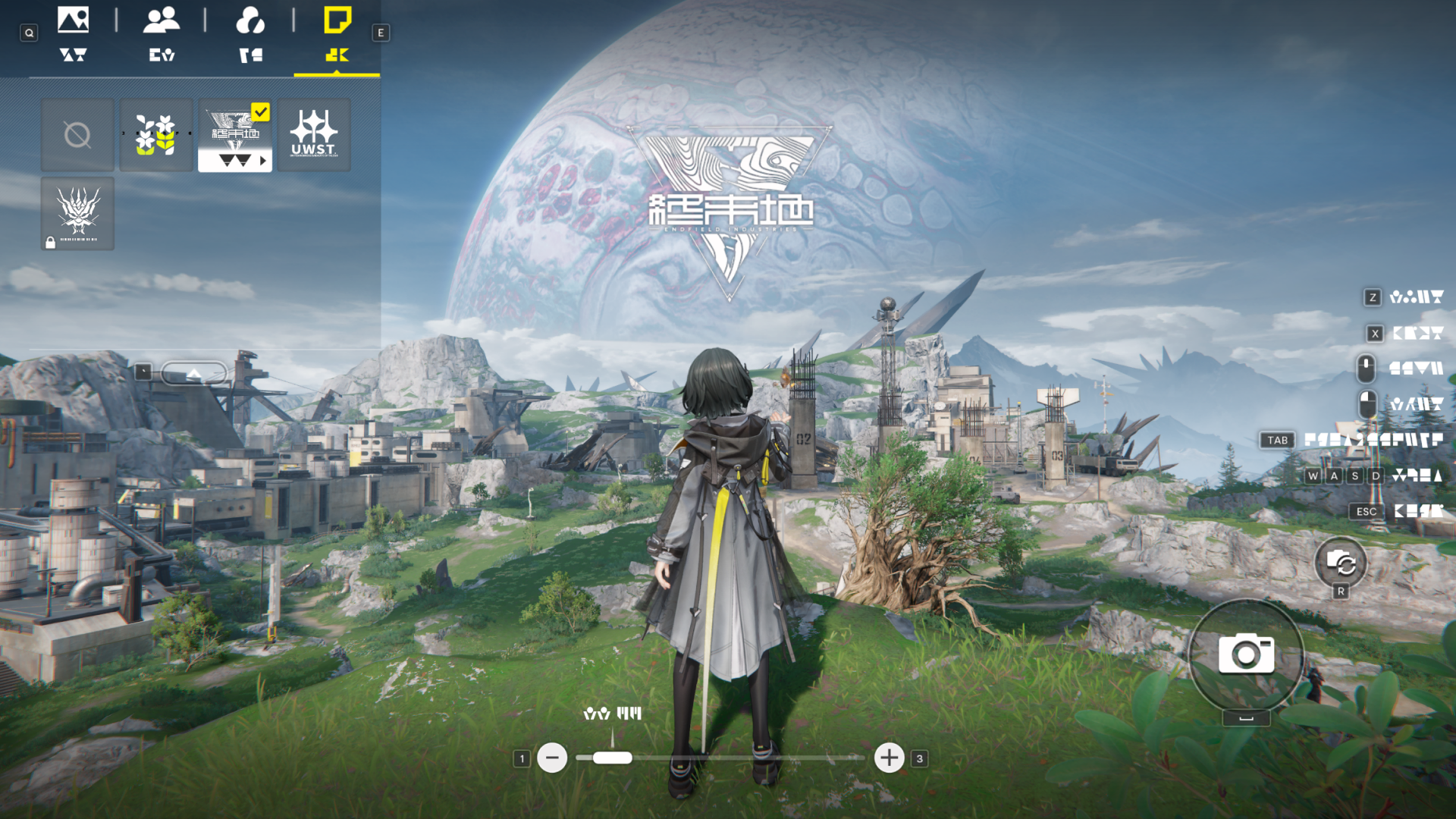Switch to the picture scene tab
The image size is (1456, 819).
click(73, 34)
